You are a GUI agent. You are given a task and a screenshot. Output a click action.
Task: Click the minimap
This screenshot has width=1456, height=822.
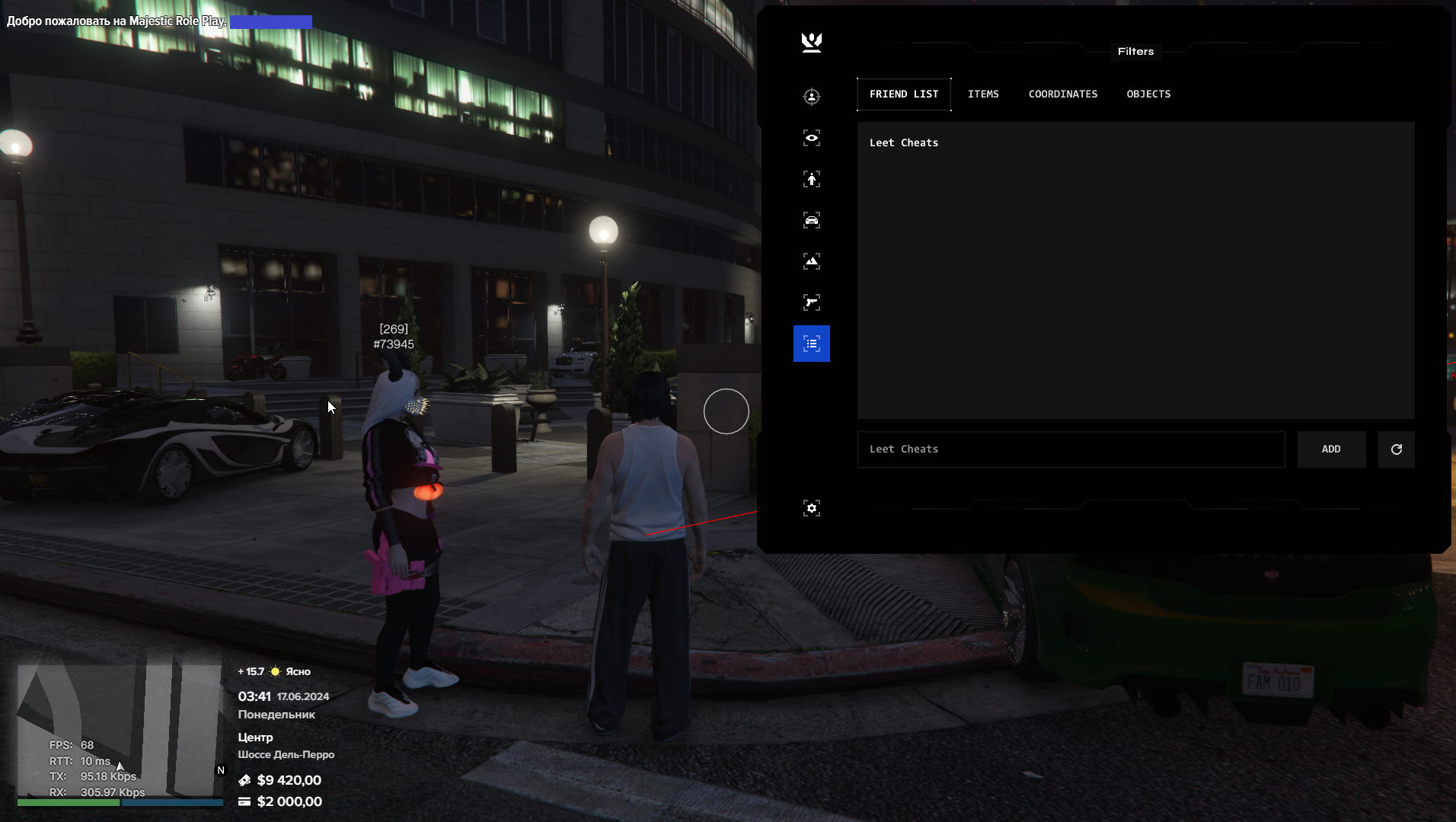(120, 731)
